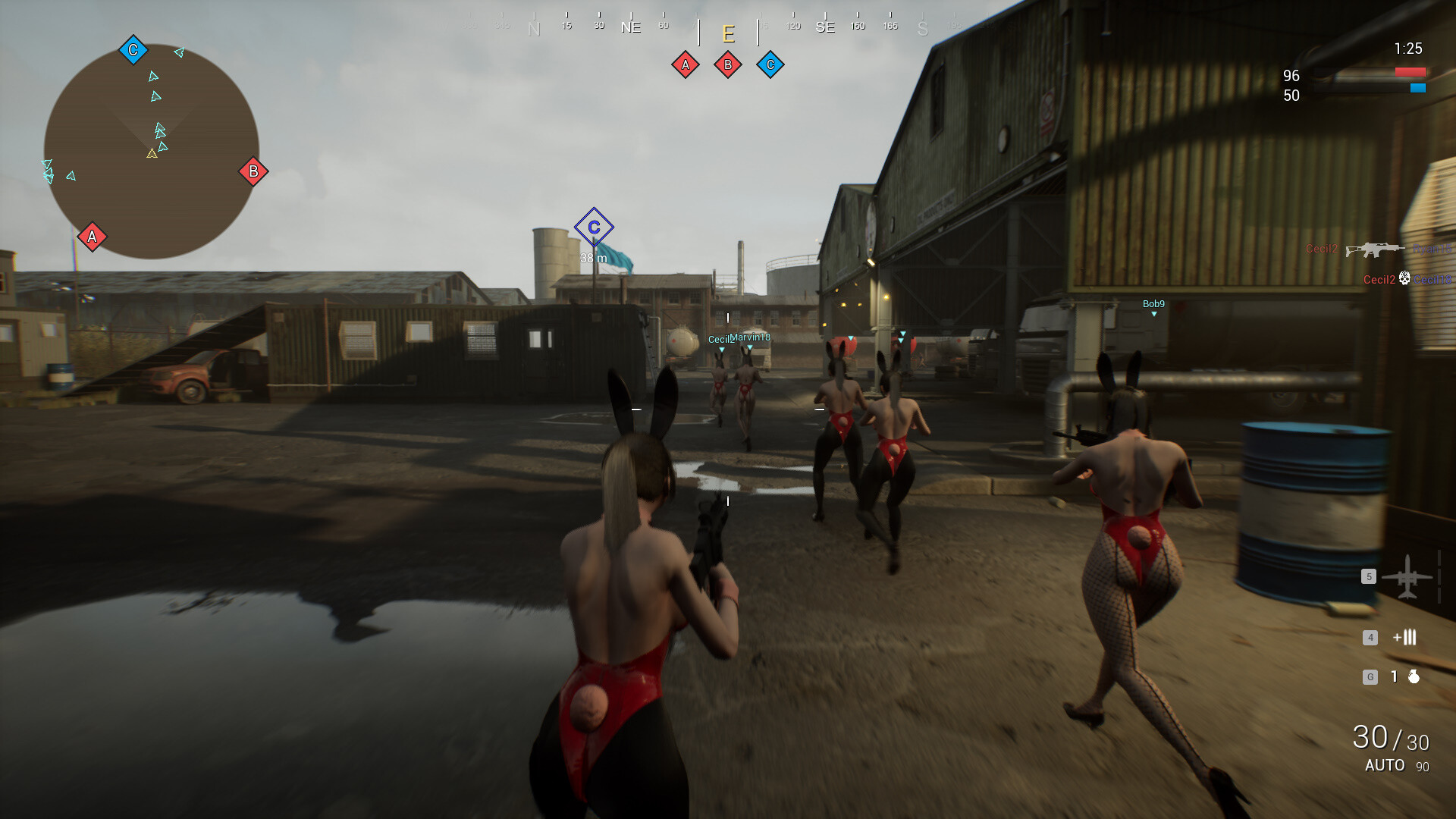Click the yellow E heading on the compass
Screen dimensions: 1456x819
728,33
